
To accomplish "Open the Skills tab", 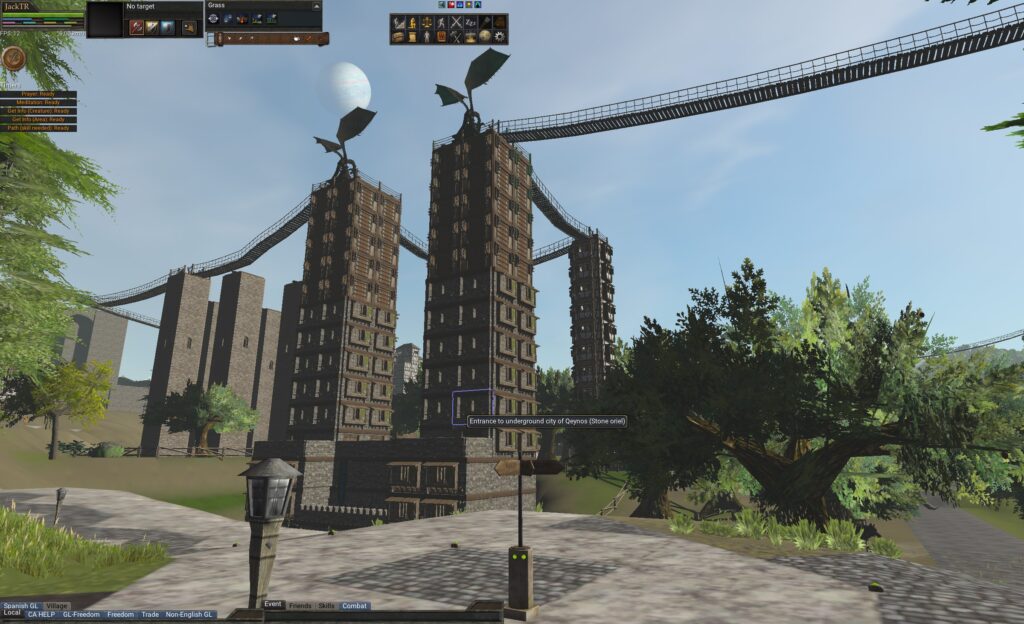I will click(327, 606).
